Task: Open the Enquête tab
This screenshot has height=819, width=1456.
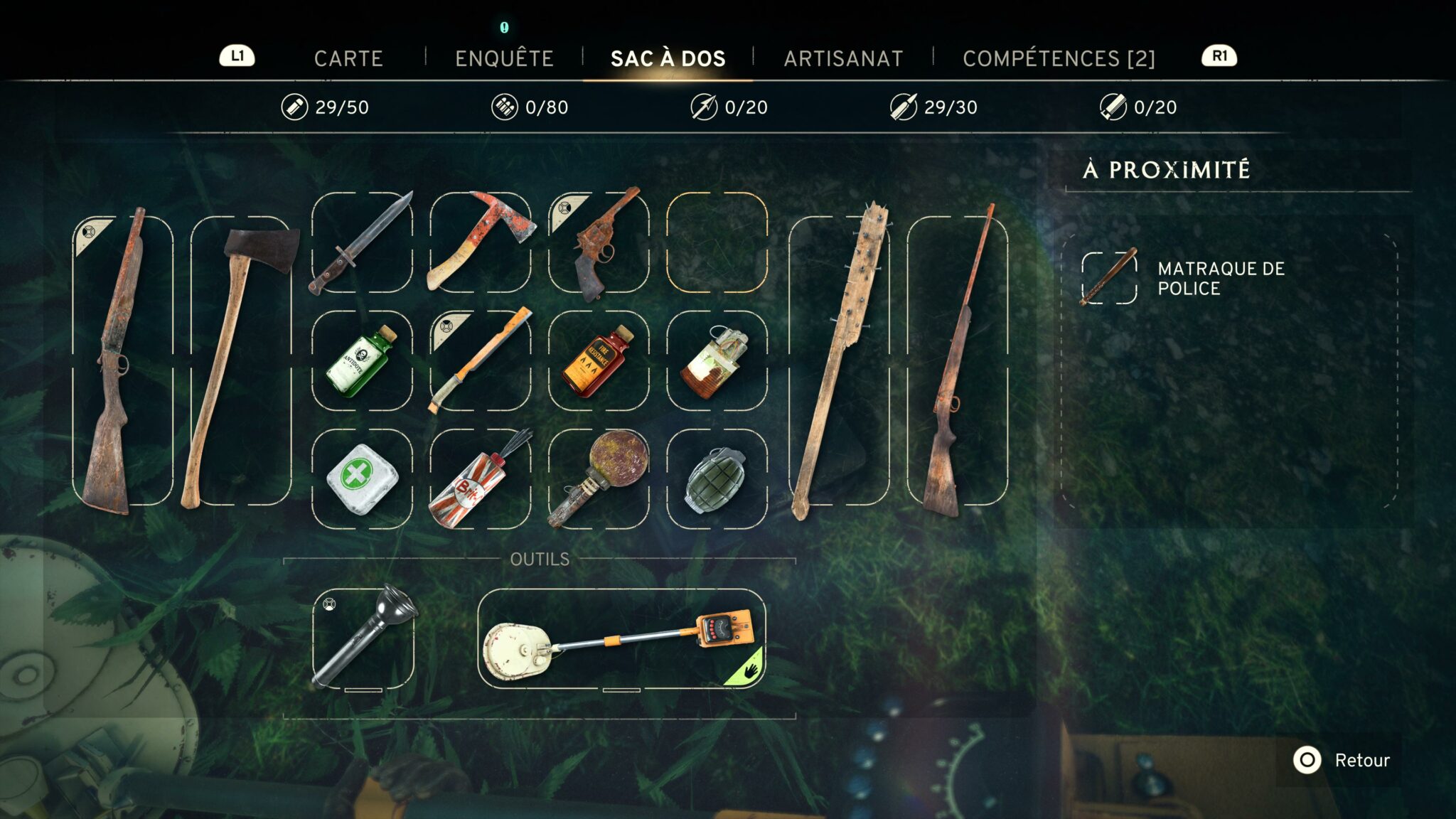Action: 504,58
